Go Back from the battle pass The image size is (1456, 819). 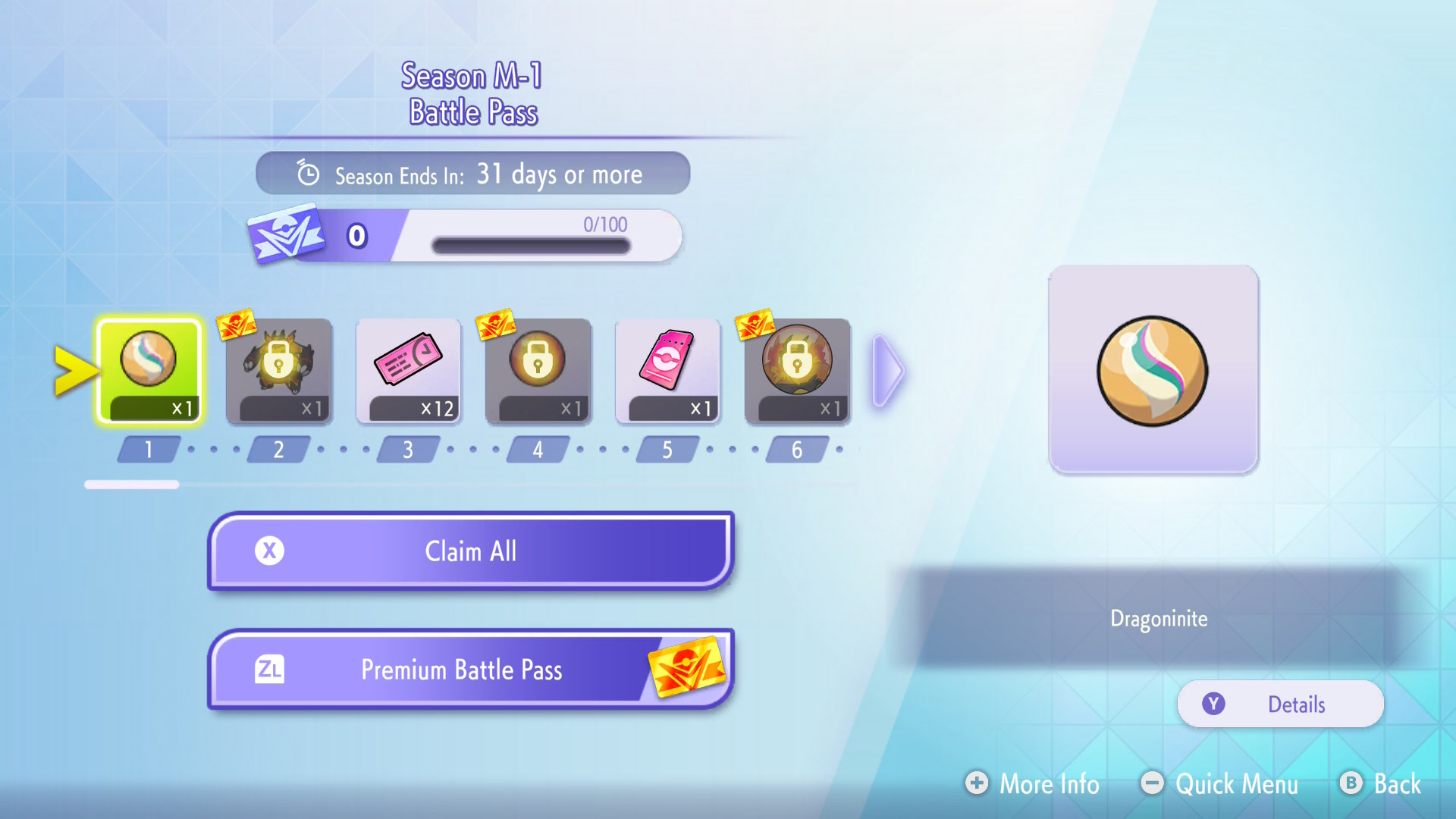point(1381,783)
